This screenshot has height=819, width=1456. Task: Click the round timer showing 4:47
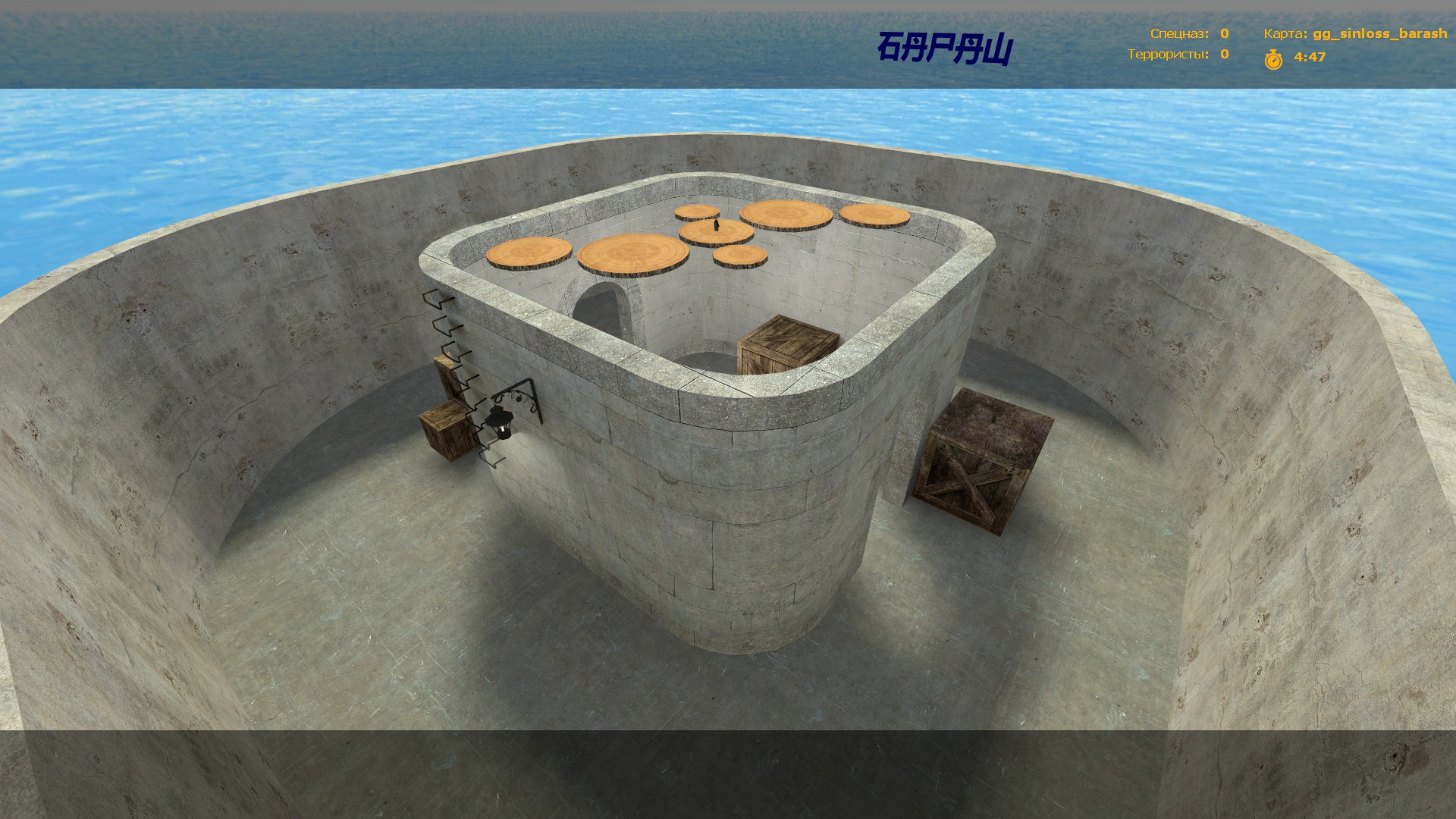(x=1308, y=56)
